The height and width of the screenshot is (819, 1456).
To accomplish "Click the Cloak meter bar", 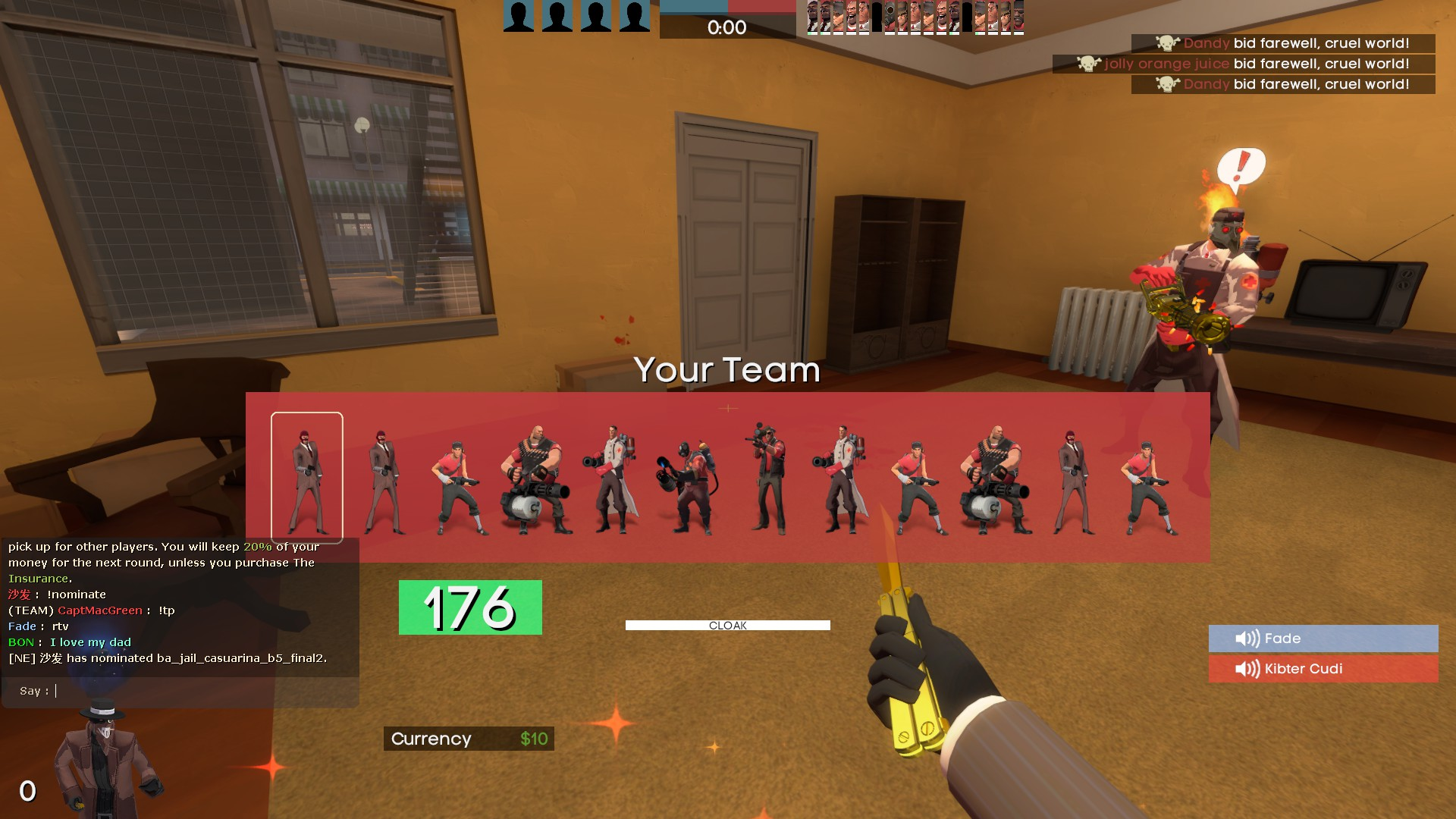I will [x=726, y=625].
